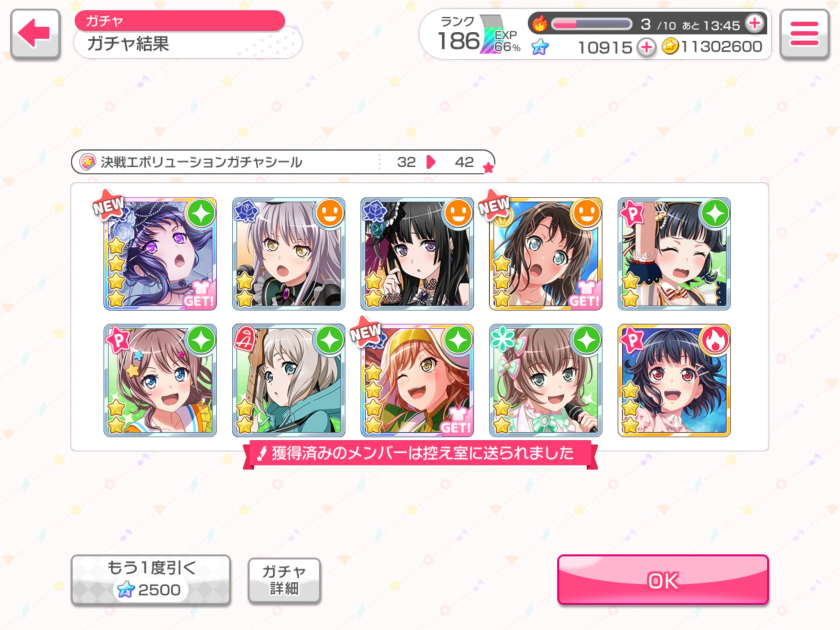View the black-haired girl with blue rose card

point(417,254)
